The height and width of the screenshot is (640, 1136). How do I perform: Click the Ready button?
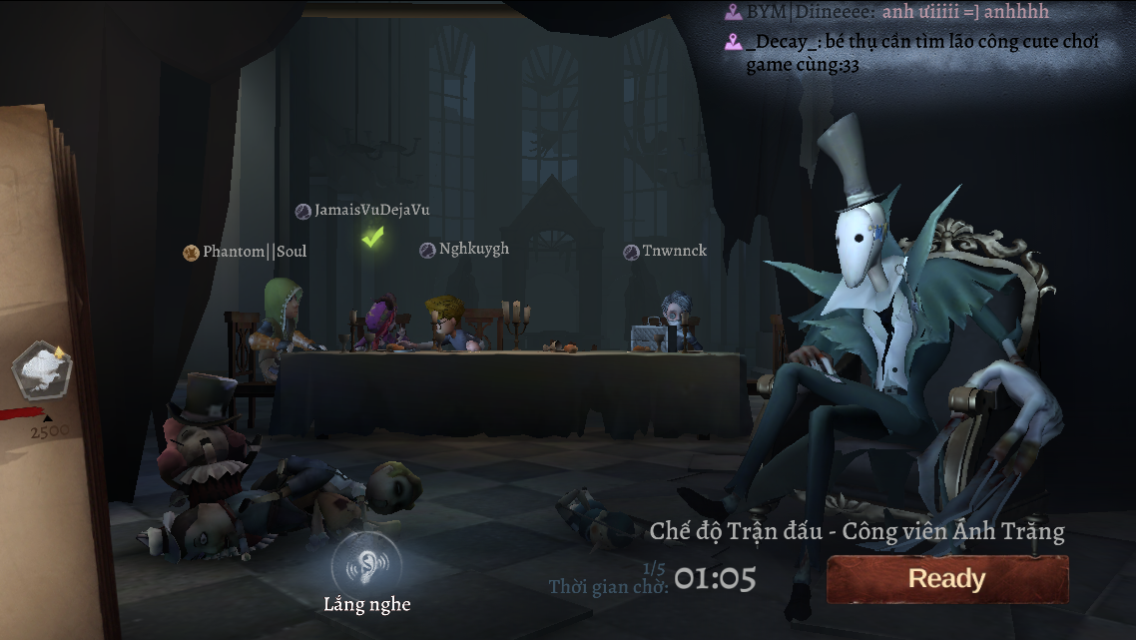946,579
